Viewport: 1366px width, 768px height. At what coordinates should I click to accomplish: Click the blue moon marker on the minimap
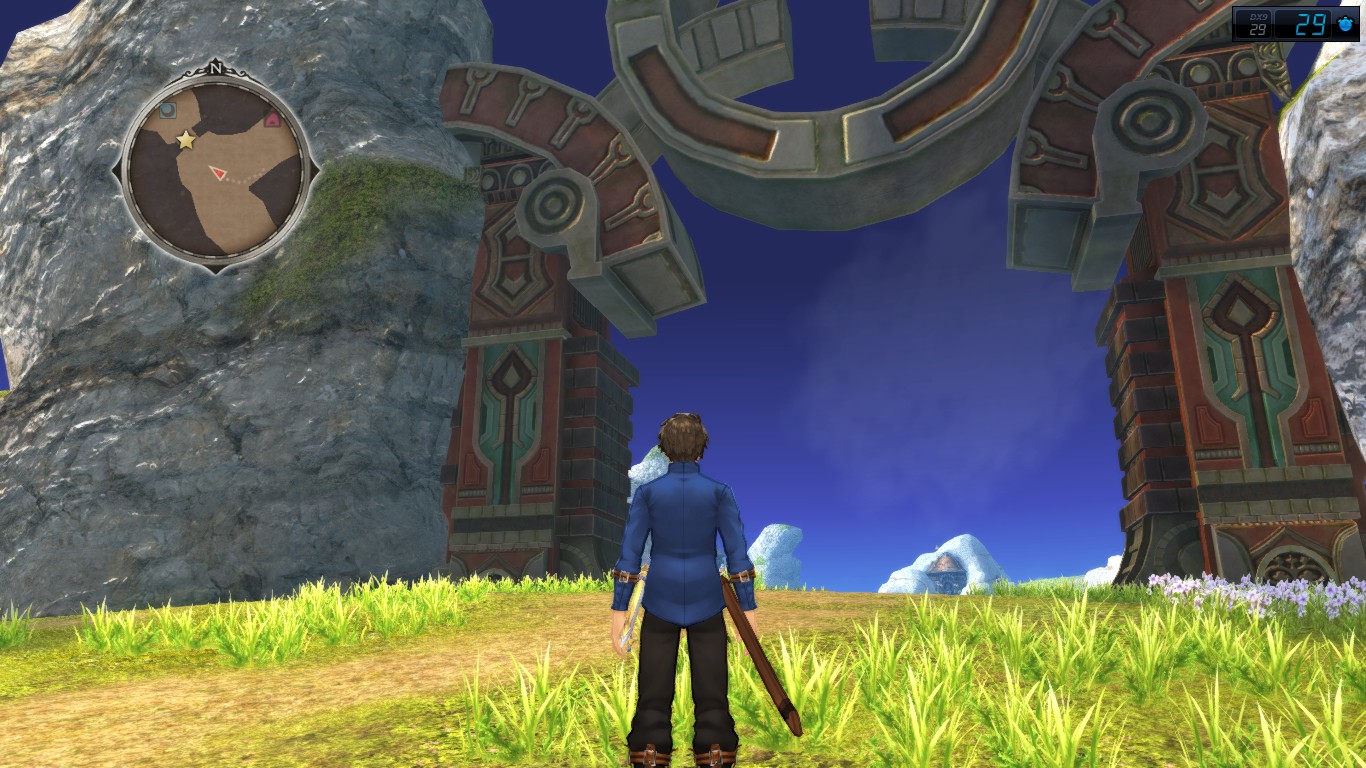(x=167, y=109)
